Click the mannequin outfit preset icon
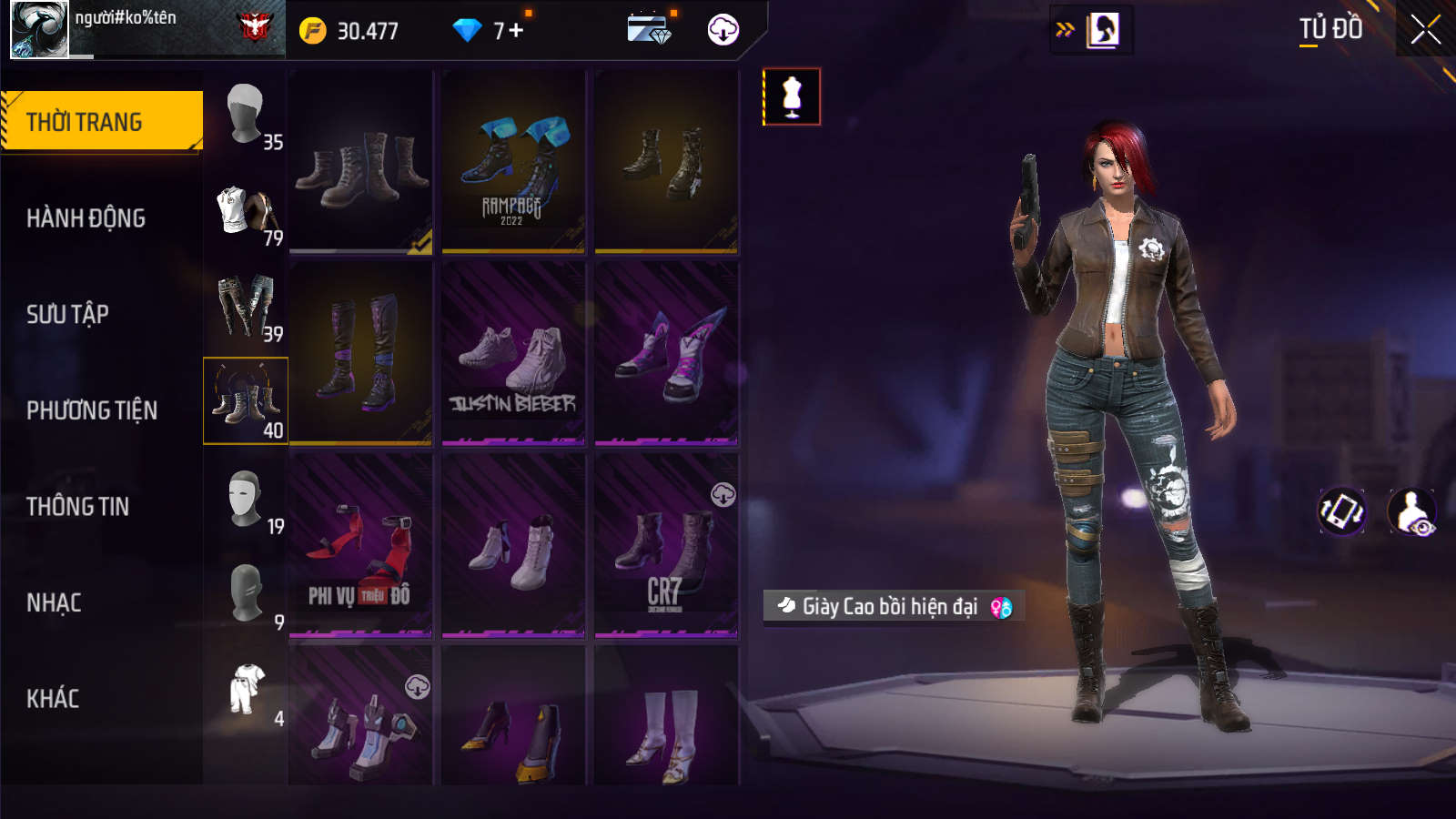The width and height of the screenshot is (1456, 819). pos(792,96)
